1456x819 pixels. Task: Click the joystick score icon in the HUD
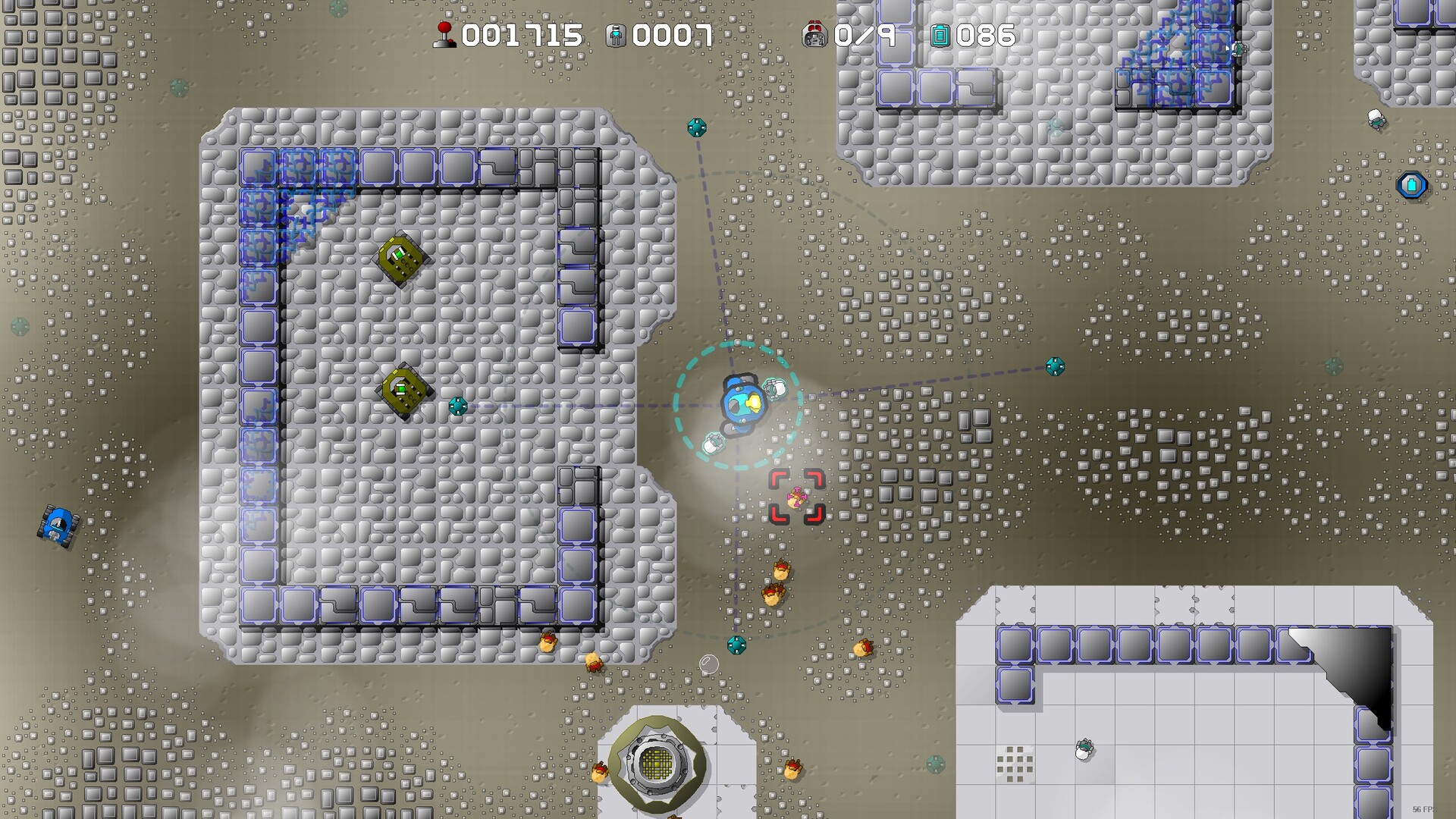(444, 33)
